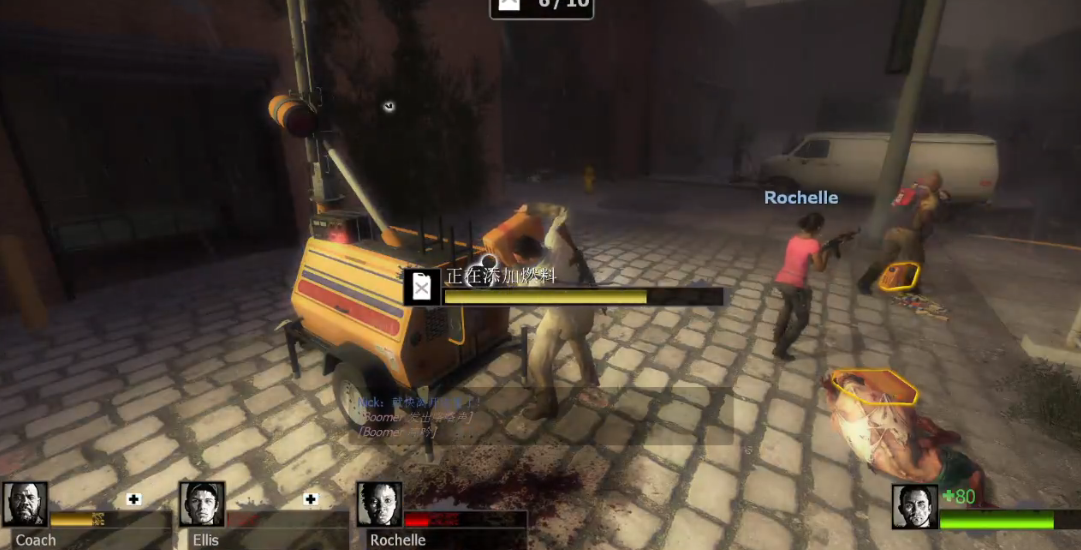Screen dimensions: 1081x550
Task: Choose Rochelle's portrait in the team panel
Action: (379, 505)
